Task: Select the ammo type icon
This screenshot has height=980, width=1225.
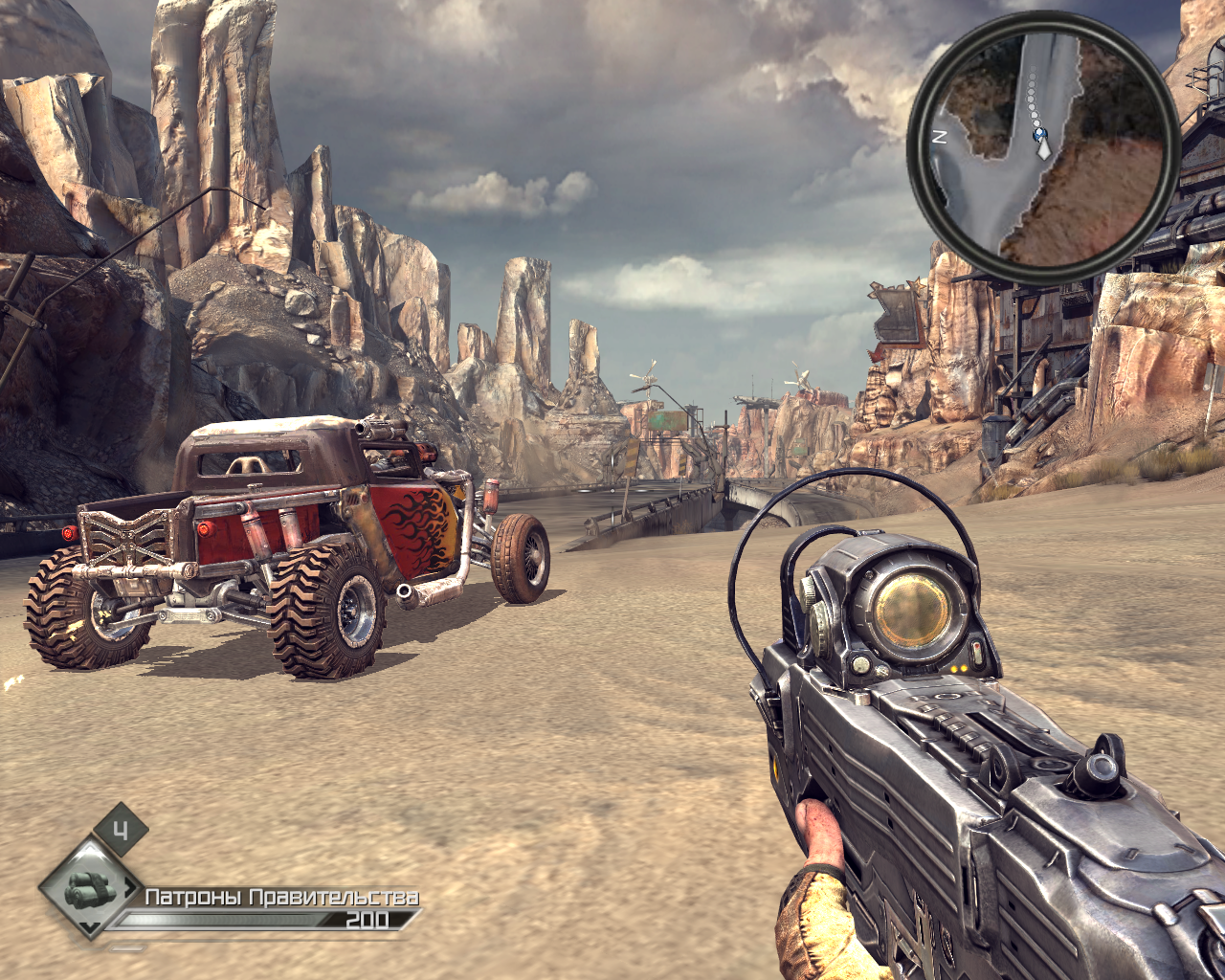Action: [x=90, y=890]
